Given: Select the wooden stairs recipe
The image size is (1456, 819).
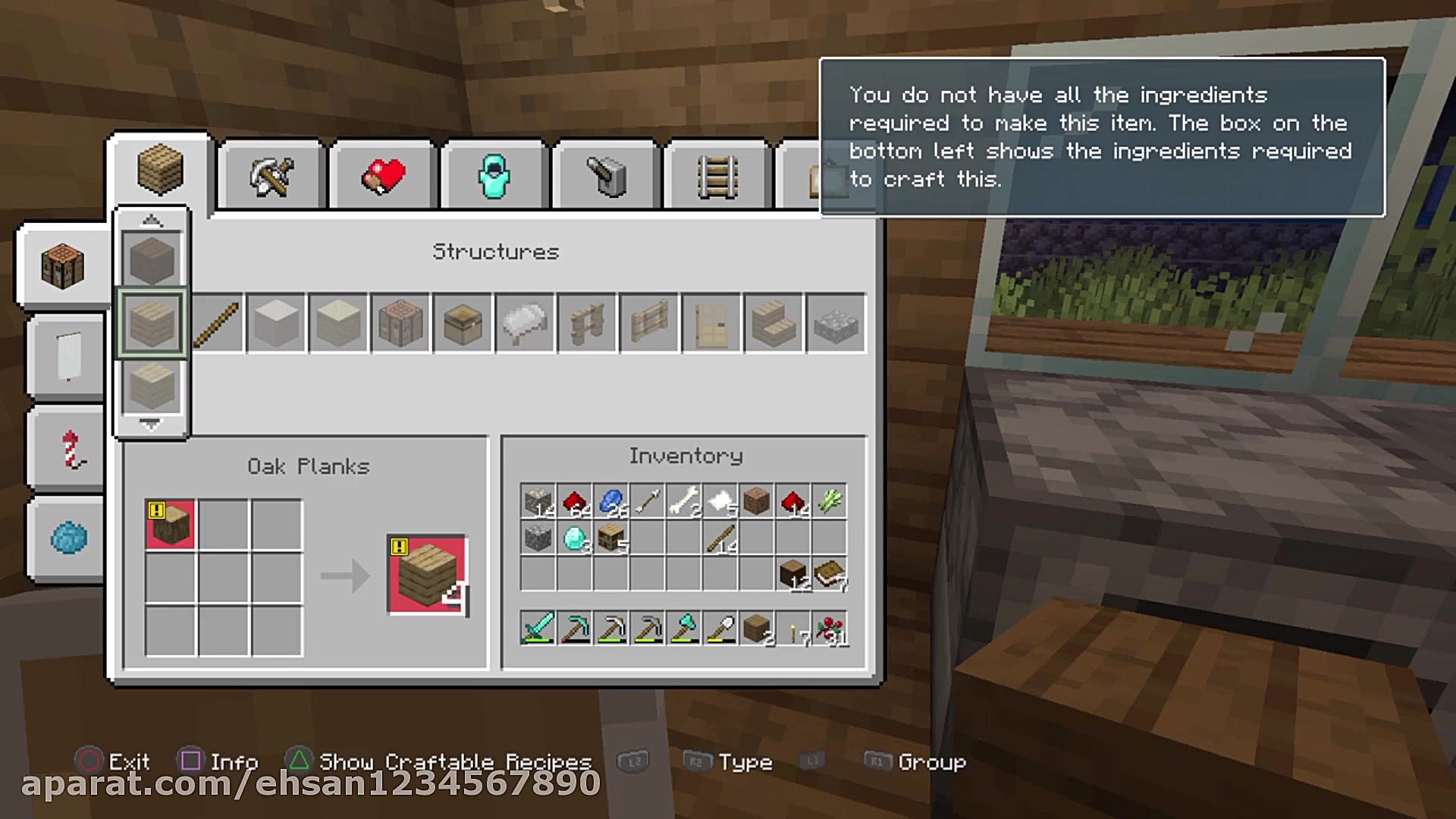Looking at the screenshot, I should coord(773,324).
